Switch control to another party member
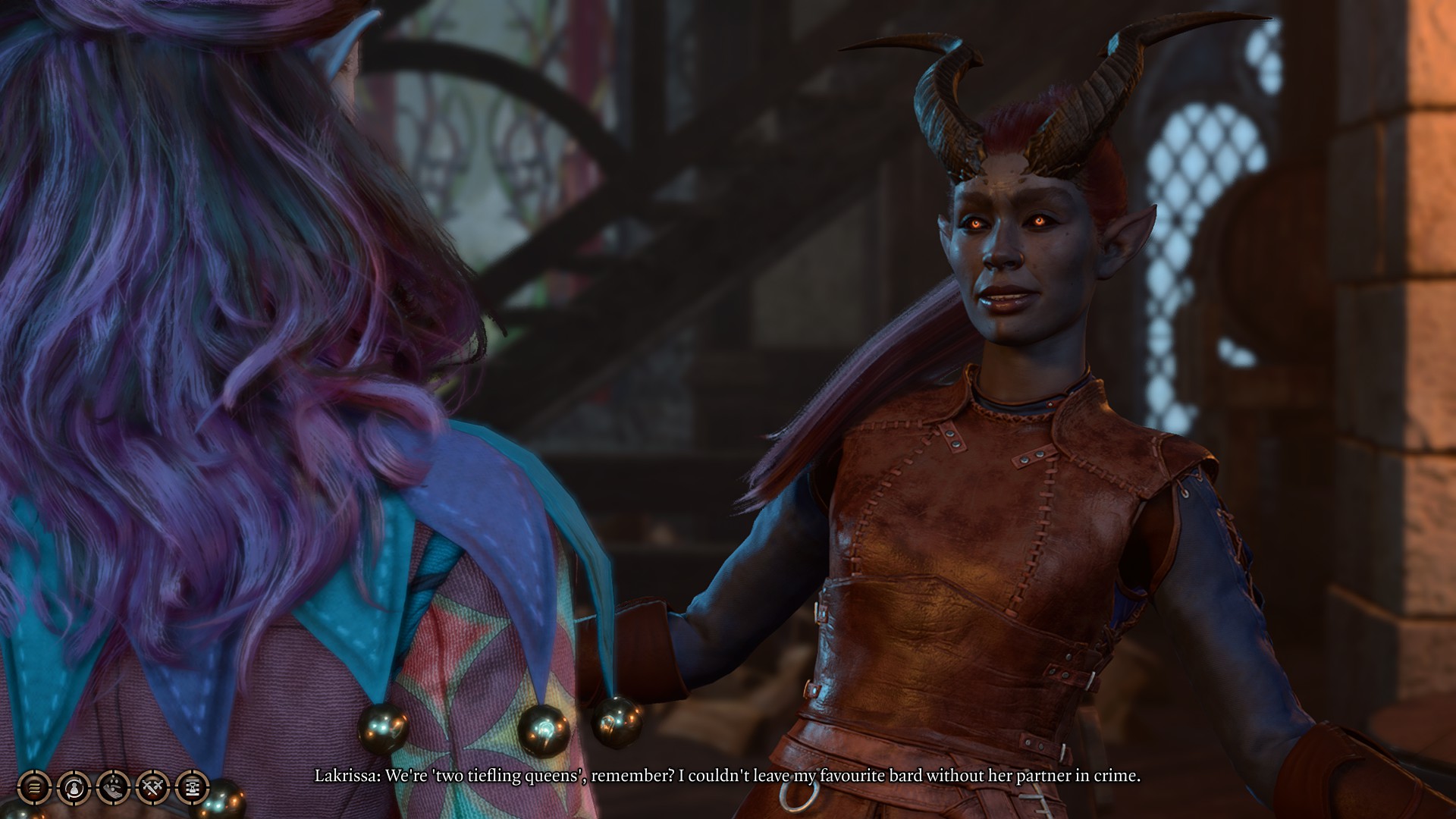This screenshot has width=1456, height=819. (x=73, y=789)
